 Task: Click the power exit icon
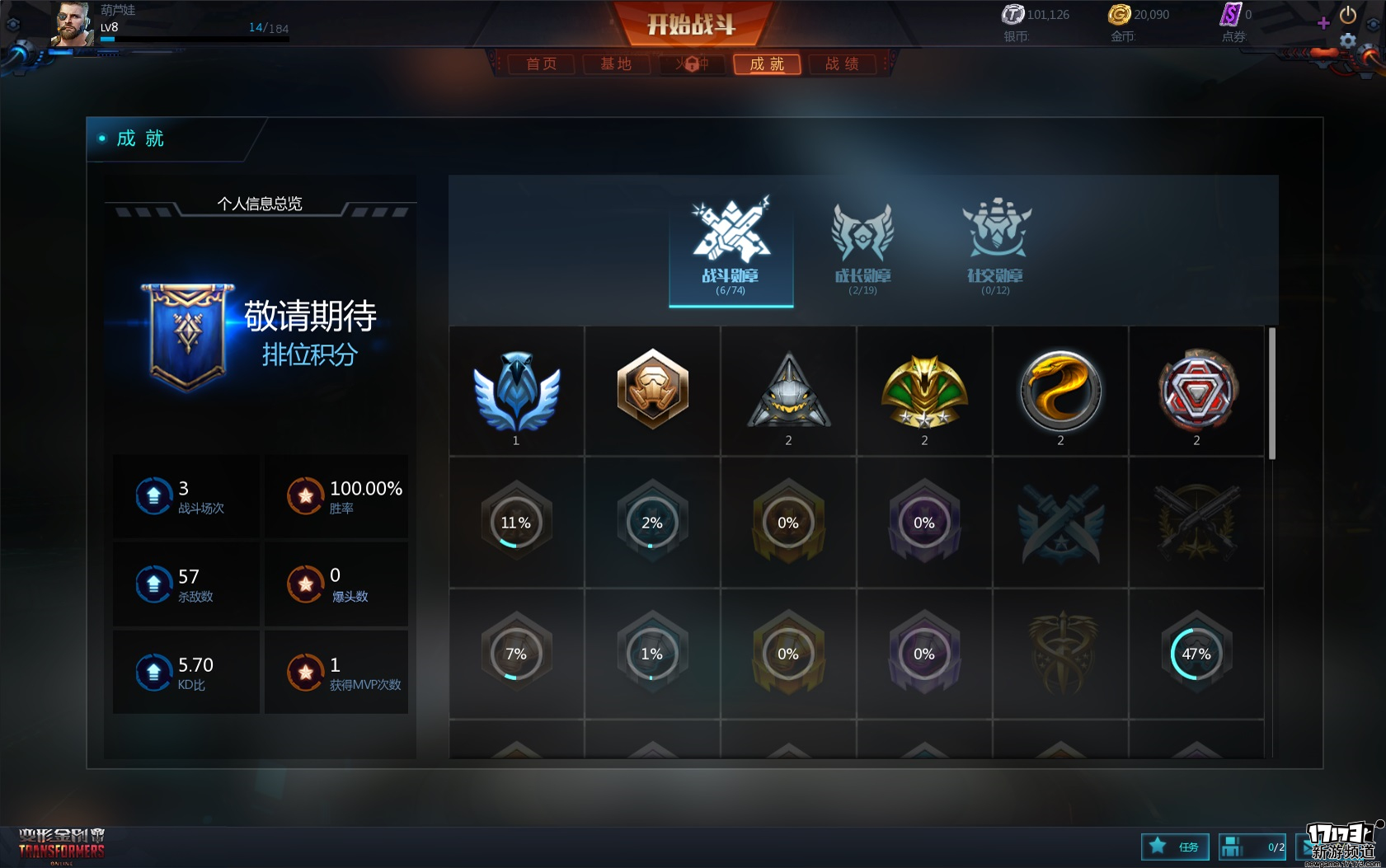(x=1348, y=15)
